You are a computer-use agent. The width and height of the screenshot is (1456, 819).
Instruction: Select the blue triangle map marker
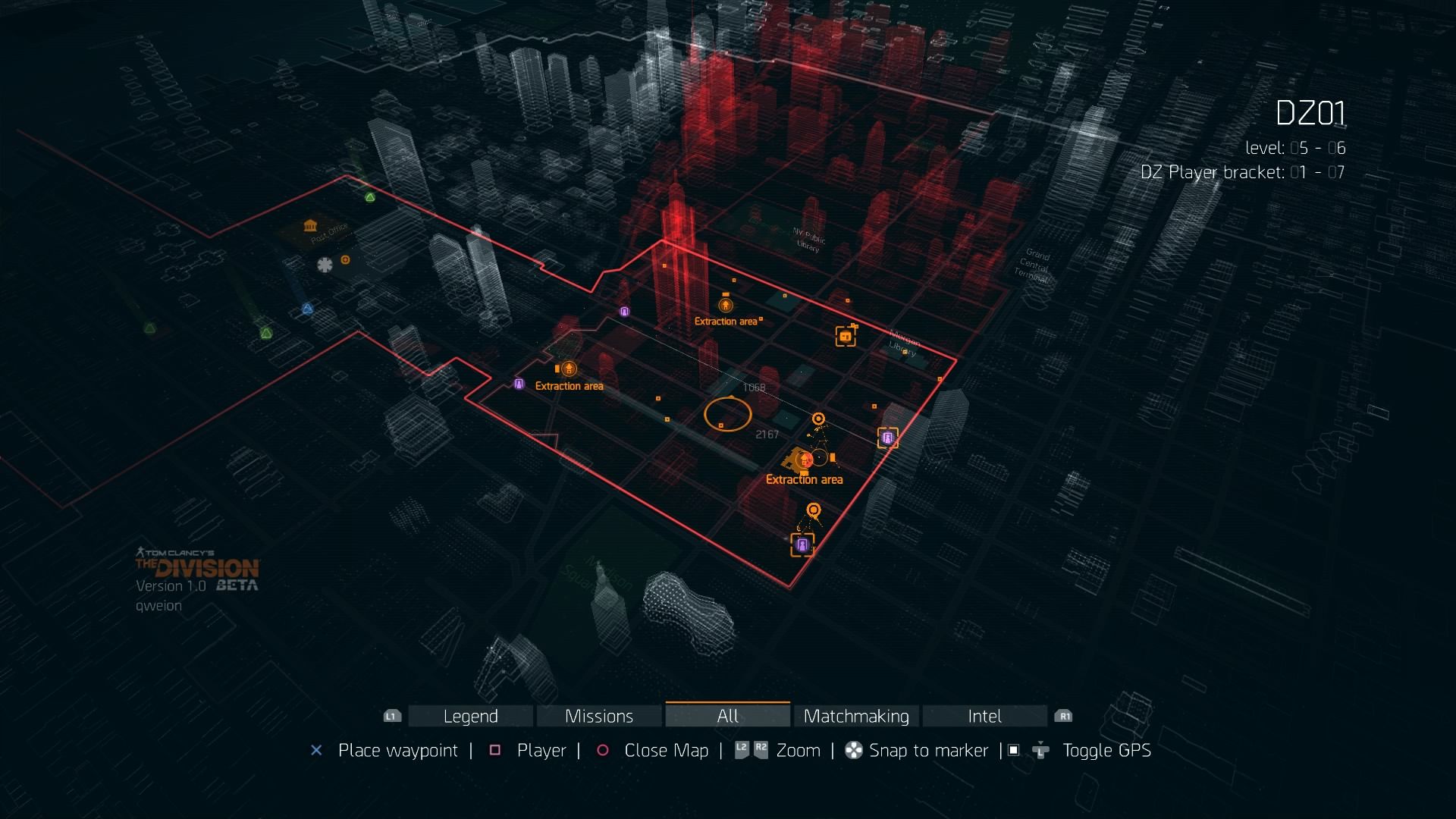point(307,309)
